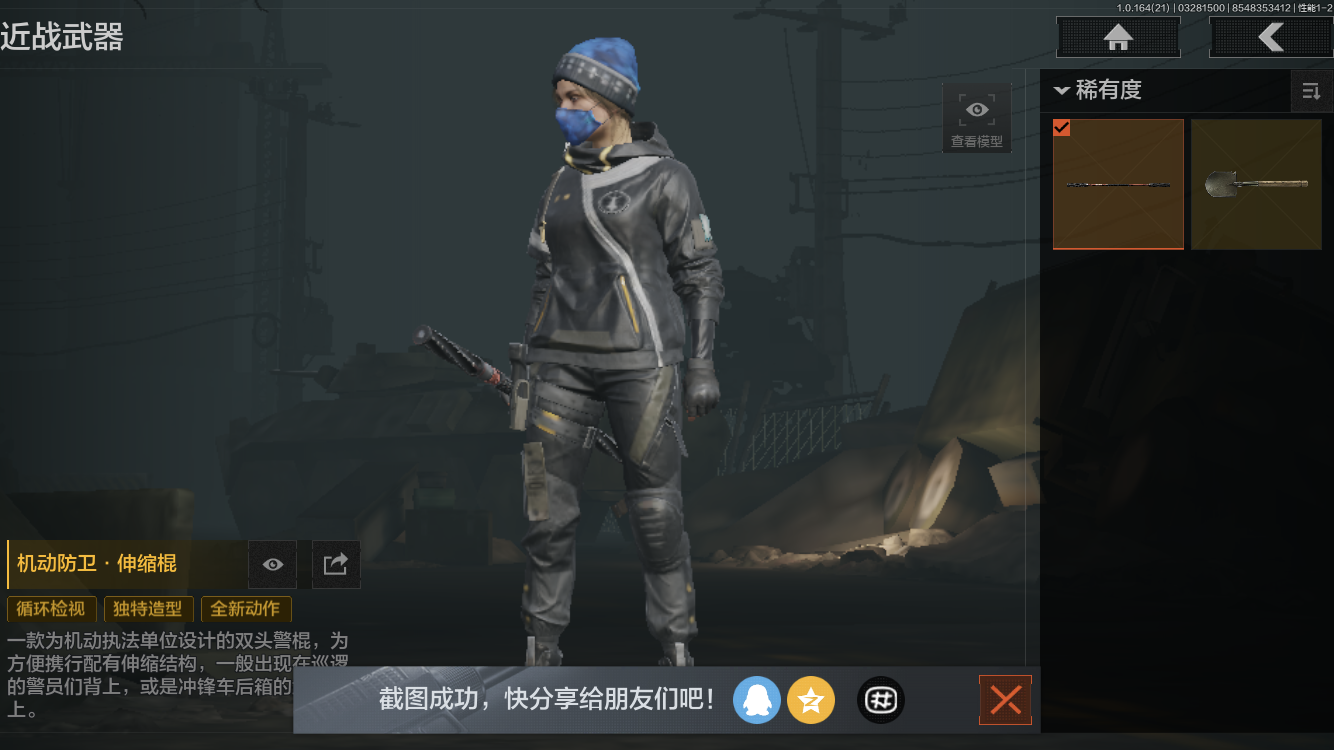The height and width of the screenshot is (750, 1334).
Task: Toggle the checkmark on the selected baton skin
Action: point(1062,128)
